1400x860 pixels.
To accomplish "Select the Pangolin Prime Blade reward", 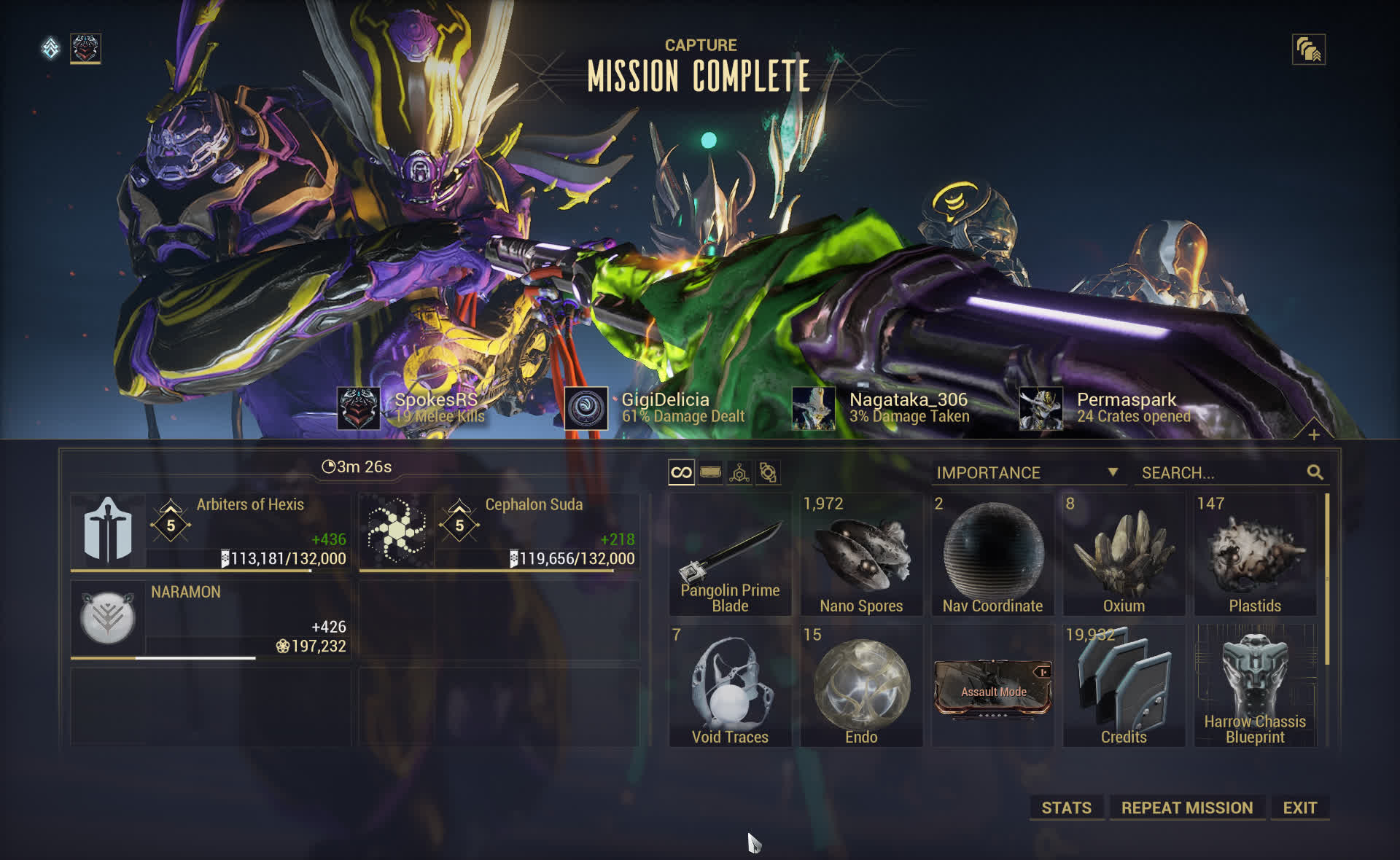I will pos(730,555).
